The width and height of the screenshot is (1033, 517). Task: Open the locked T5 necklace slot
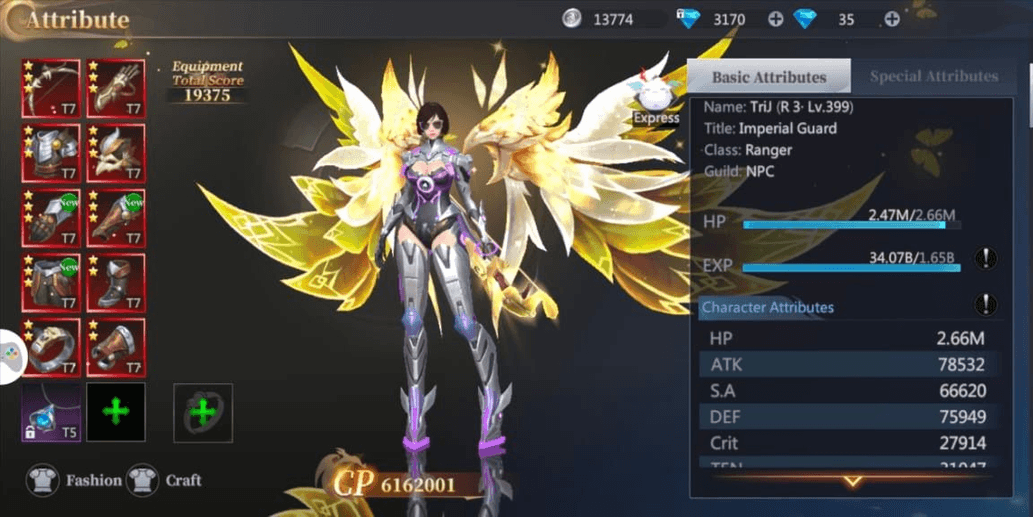click(x=52, y=412)
